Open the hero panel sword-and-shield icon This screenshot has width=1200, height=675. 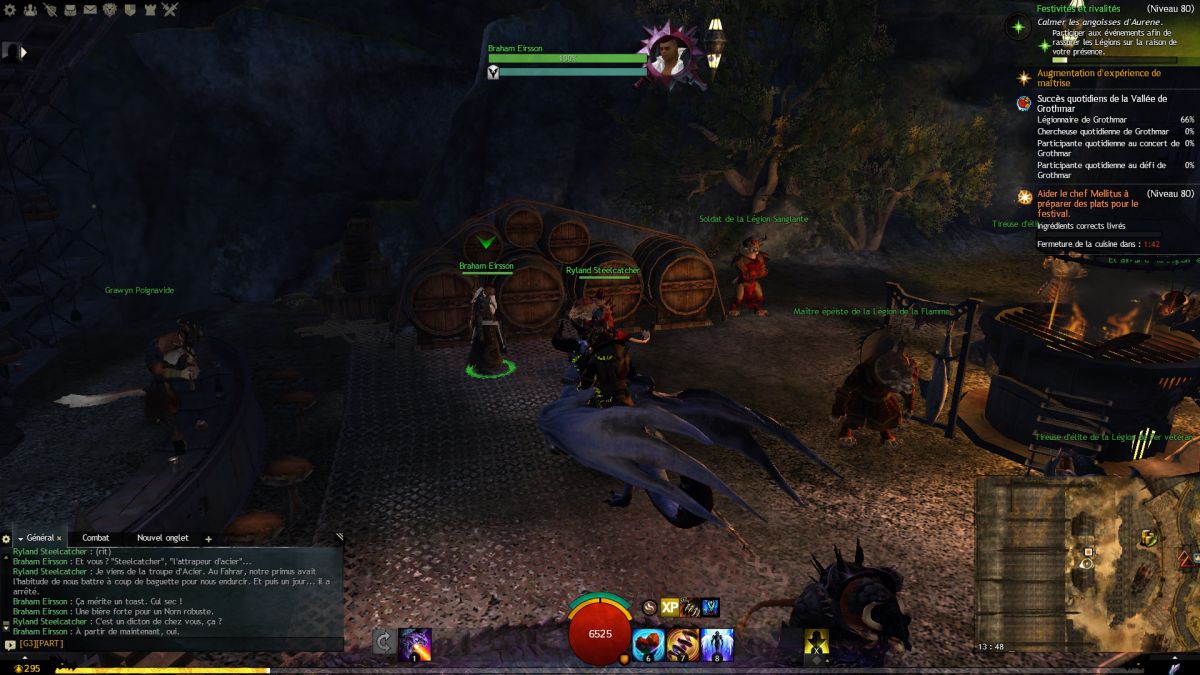(x=50, y=10)
